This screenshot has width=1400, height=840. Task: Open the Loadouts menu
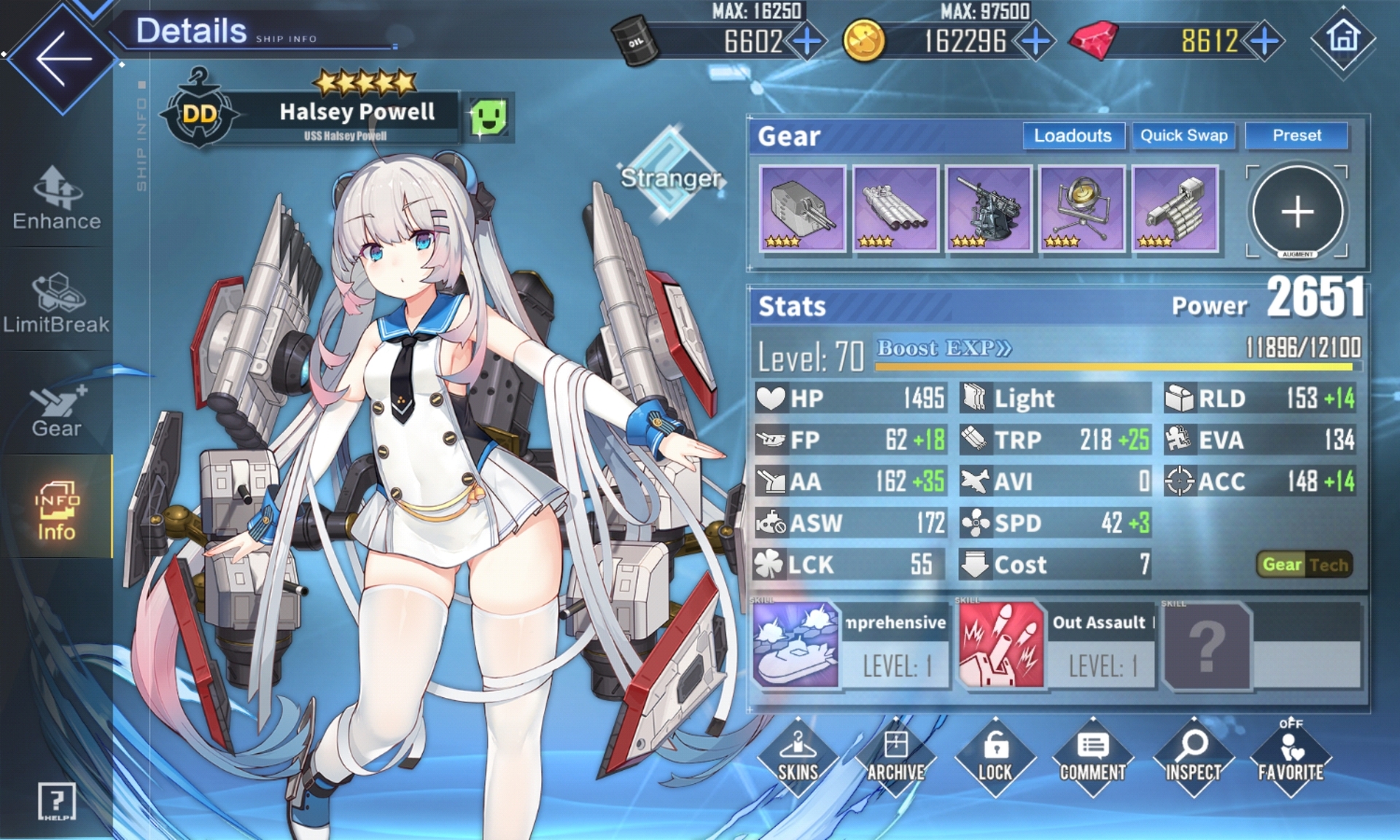click(1073, 136)
